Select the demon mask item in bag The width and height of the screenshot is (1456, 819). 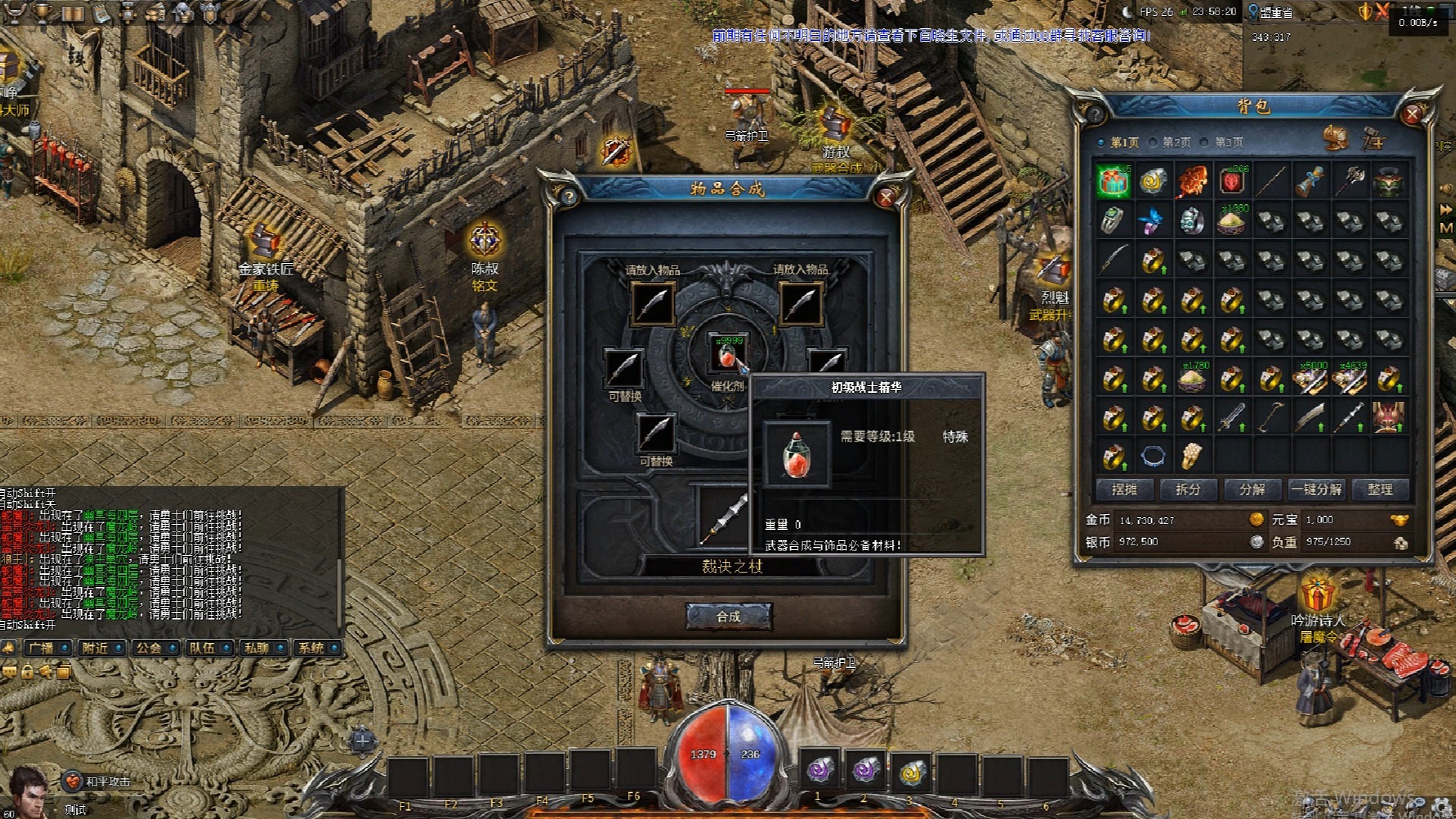[1389, 417]
